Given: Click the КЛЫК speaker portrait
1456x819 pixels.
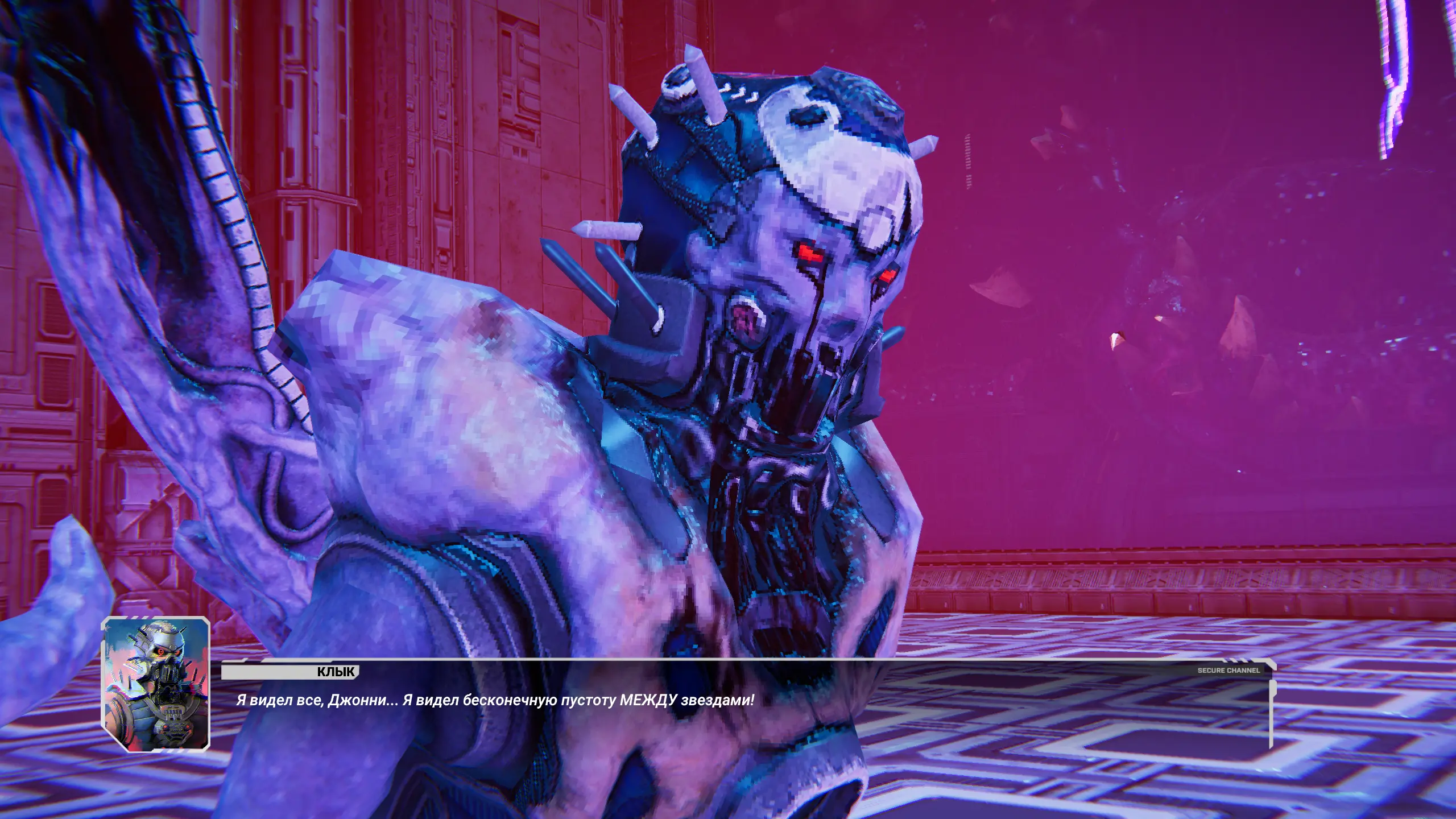Looking at the screenshot, I should point(156,684).
